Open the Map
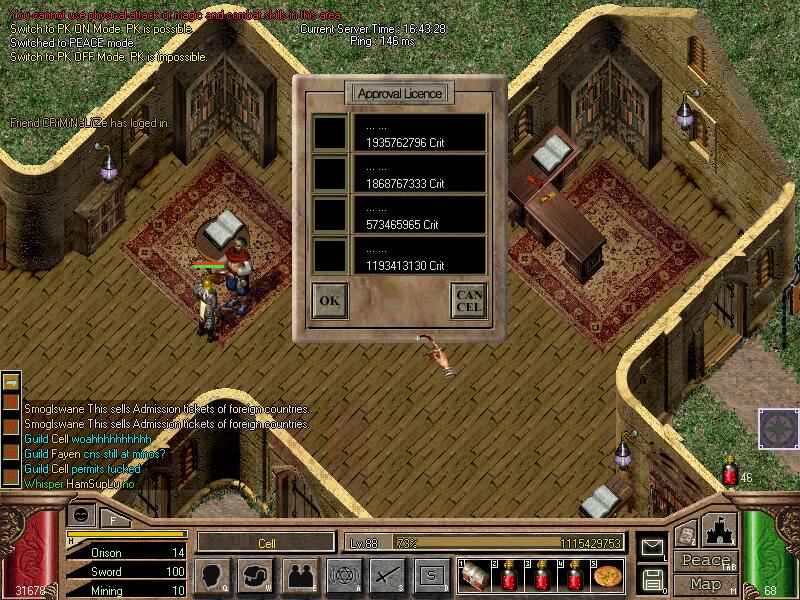This screenshot has height=600, width=800. click(705, 584)
